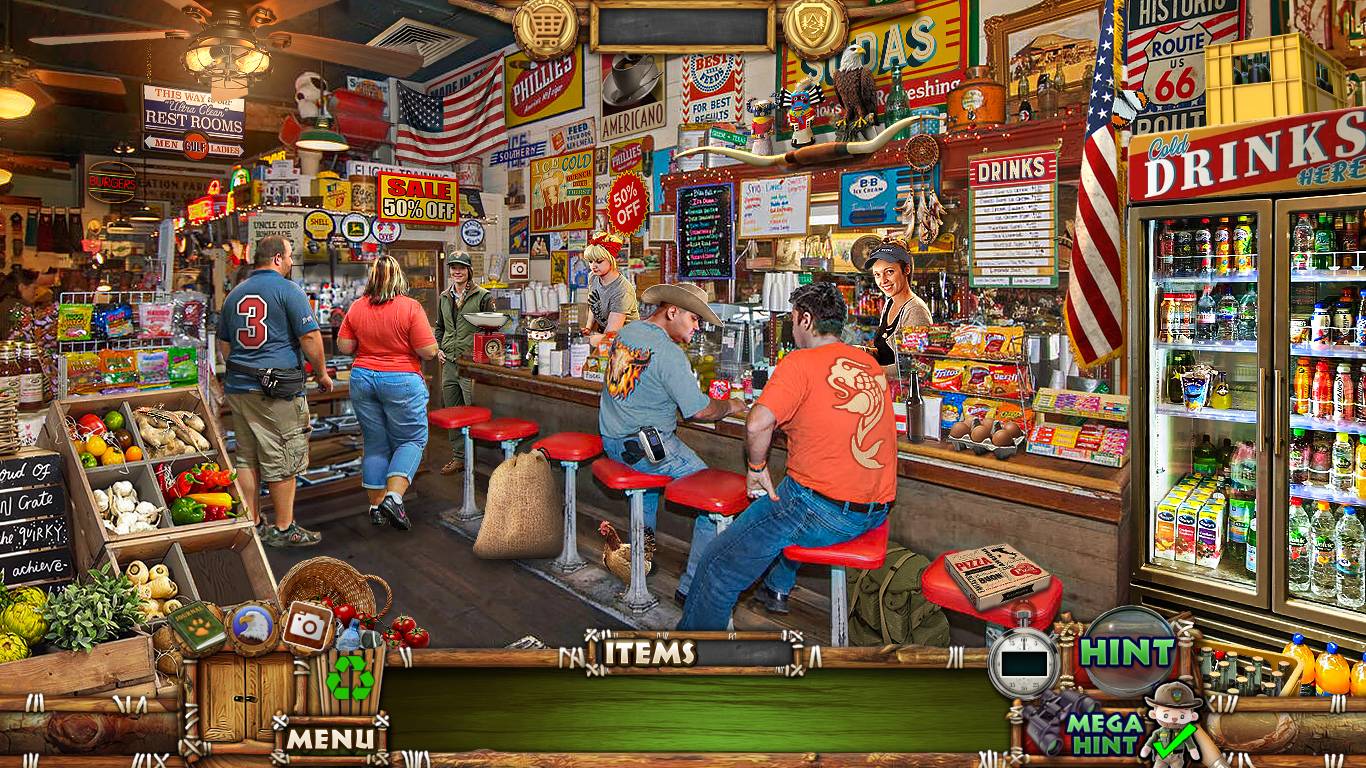The height and width of the screenshot is (768, 1366).
Task: Click the green recycle bin icon
Action: [350, 678]
